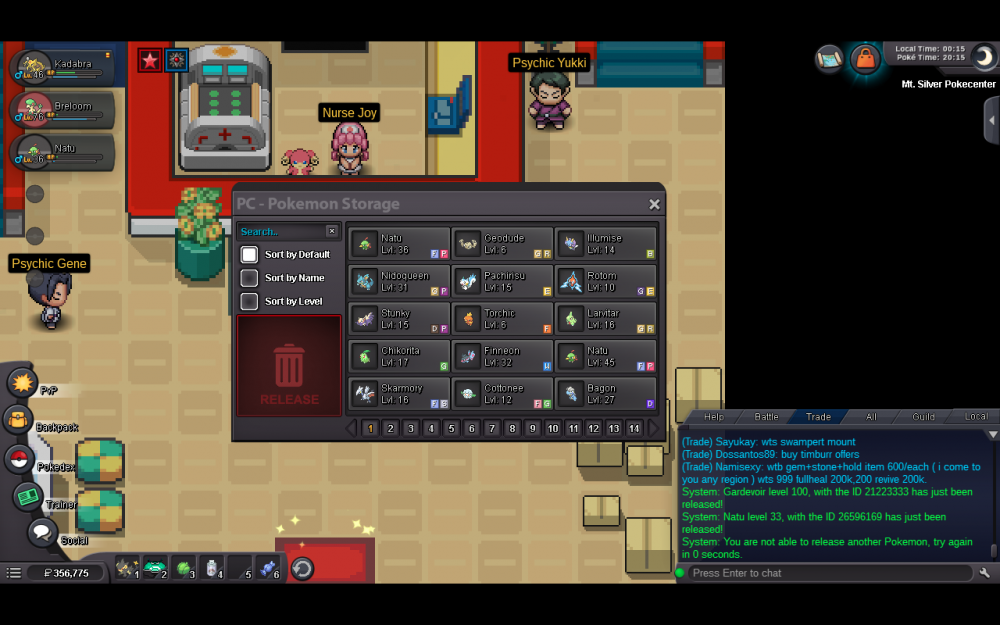The height and width of the screenshot is (625, 1000).
Task: Pick Skarmory from the storage list
Action: pyautogui.click(x=400, y=393)
